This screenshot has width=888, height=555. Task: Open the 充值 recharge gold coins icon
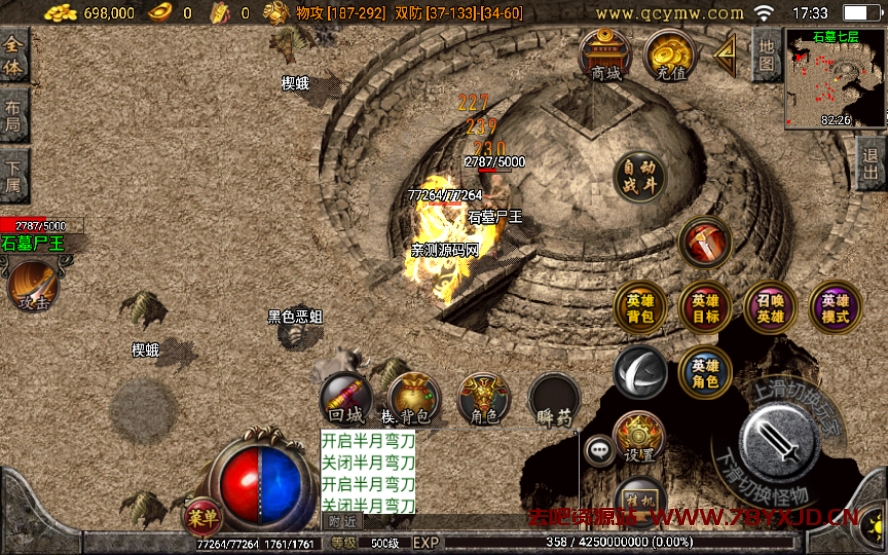pos(670,54)
